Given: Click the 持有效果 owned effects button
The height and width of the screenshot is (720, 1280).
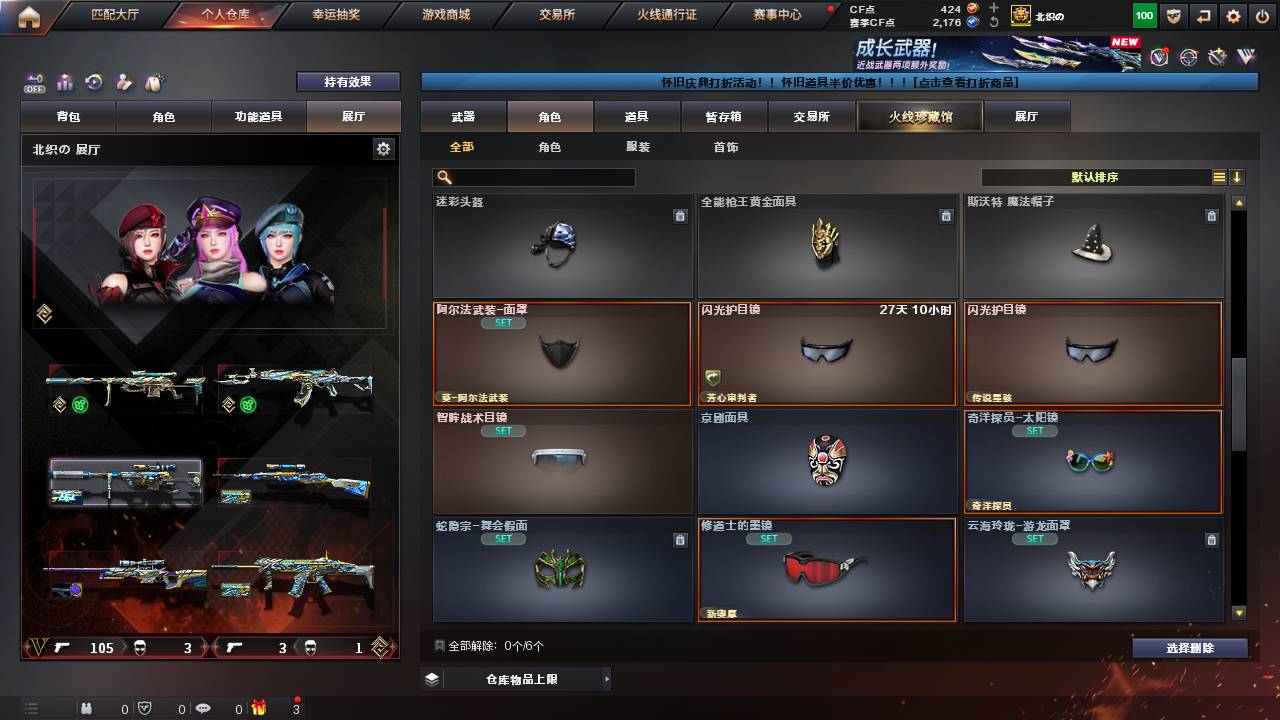Looking at the screenshot, I should pos(348,82).
